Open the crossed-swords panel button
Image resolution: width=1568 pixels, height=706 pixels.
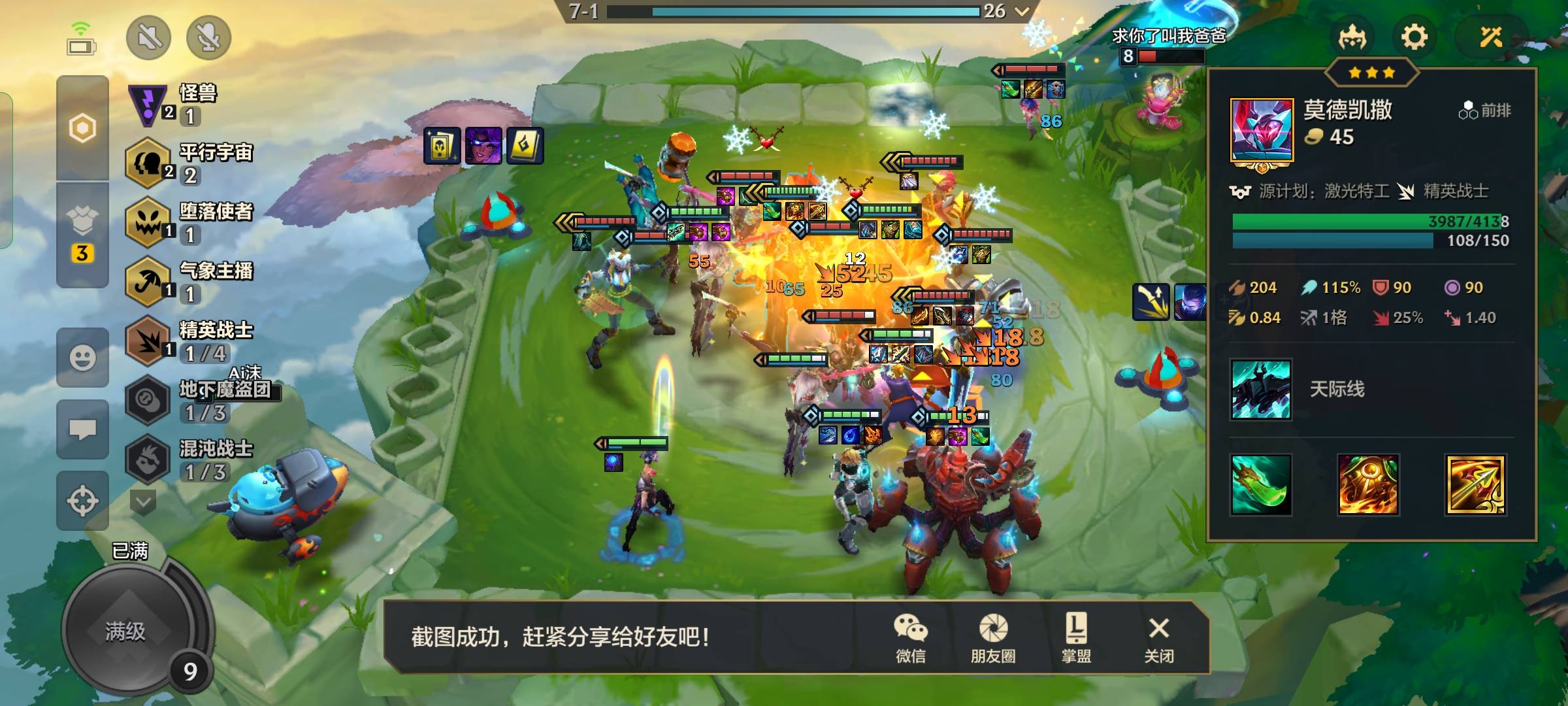tap(1492, 37)
